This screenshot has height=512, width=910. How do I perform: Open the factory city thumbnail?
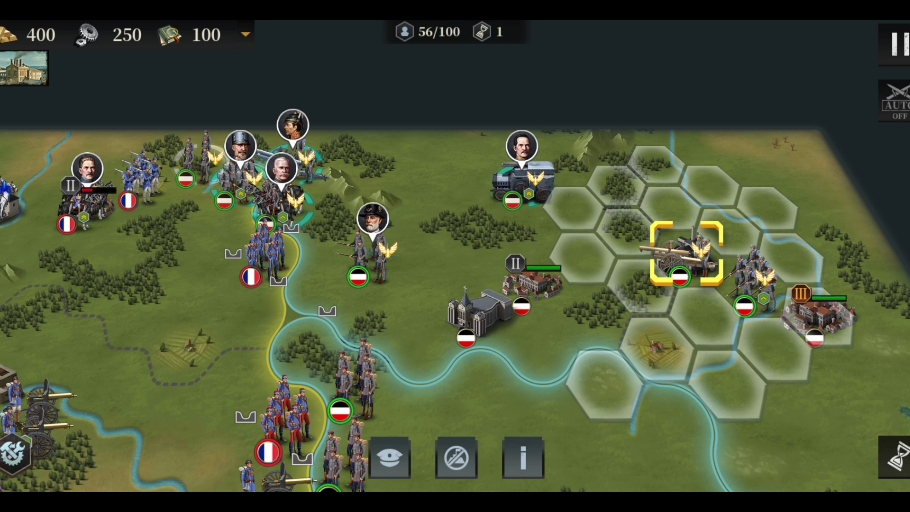23,68
